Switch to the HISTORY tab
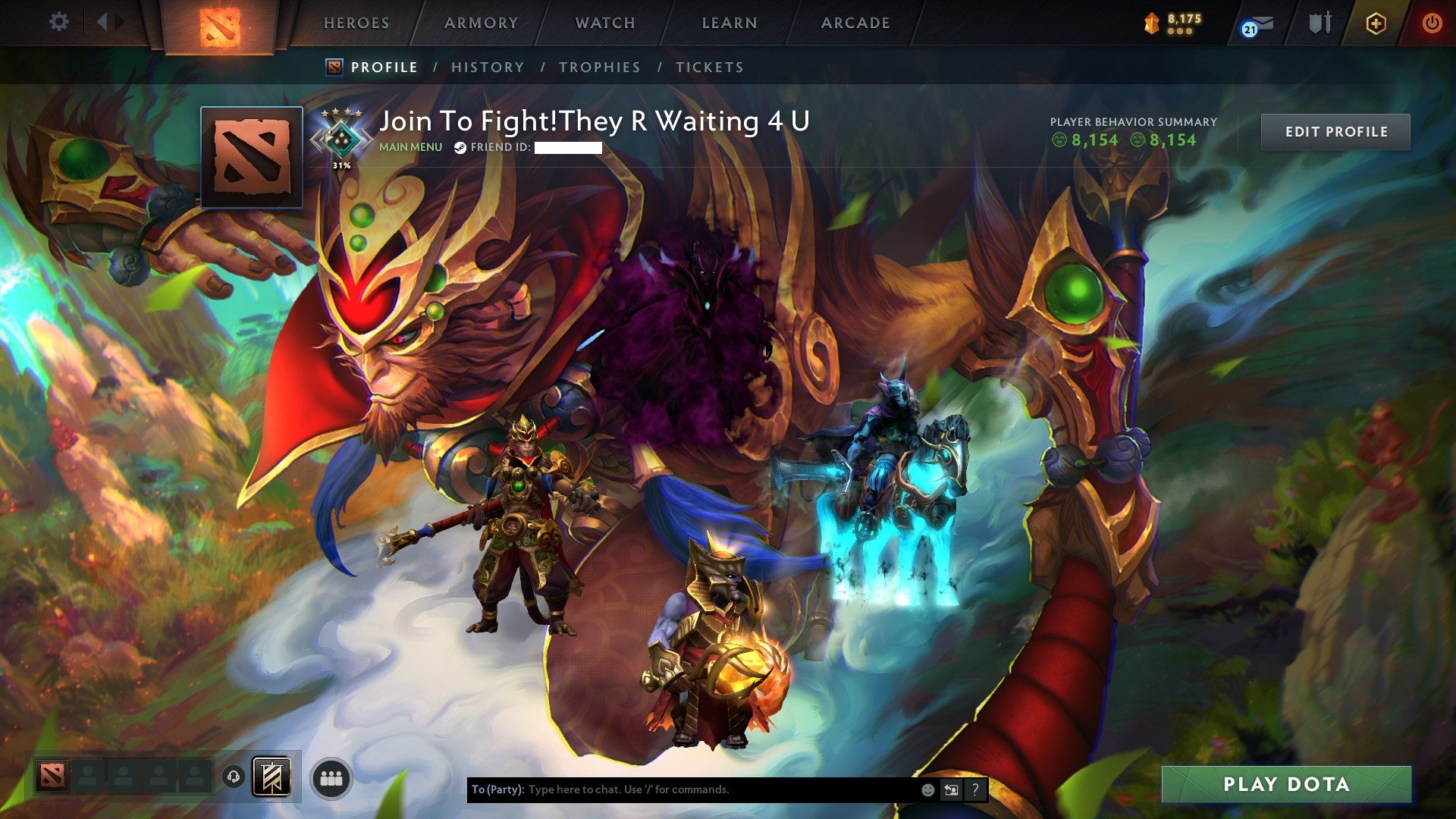The width and height of the screenshot is (1456, 819). (x=488, y=67)
